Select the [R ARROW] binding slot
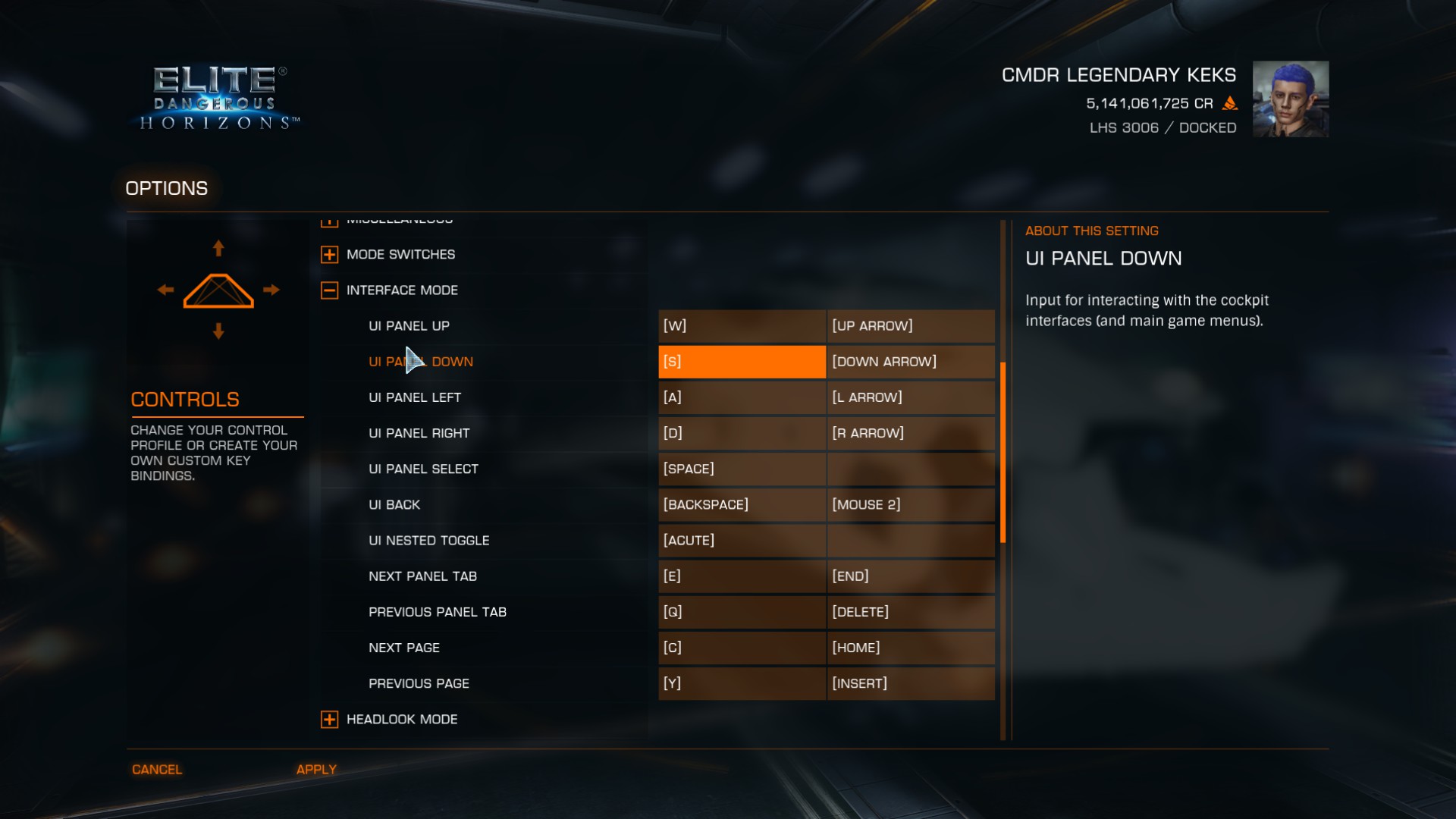 point(910,433)
